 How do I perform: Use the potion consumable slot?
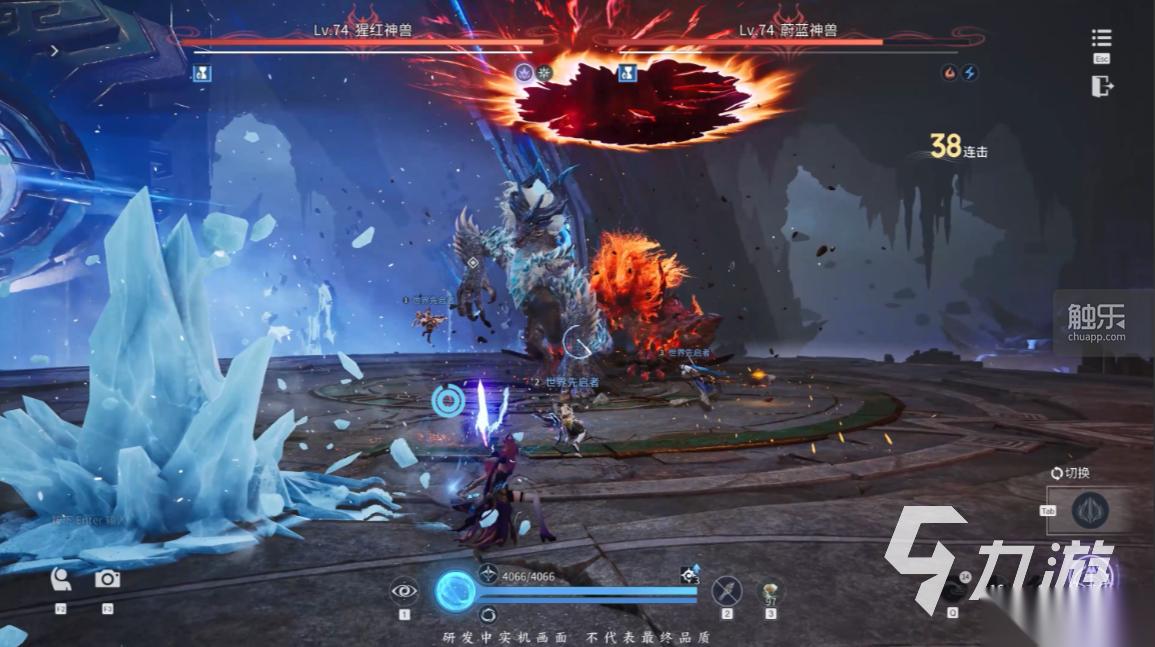(x=770, y=591)
